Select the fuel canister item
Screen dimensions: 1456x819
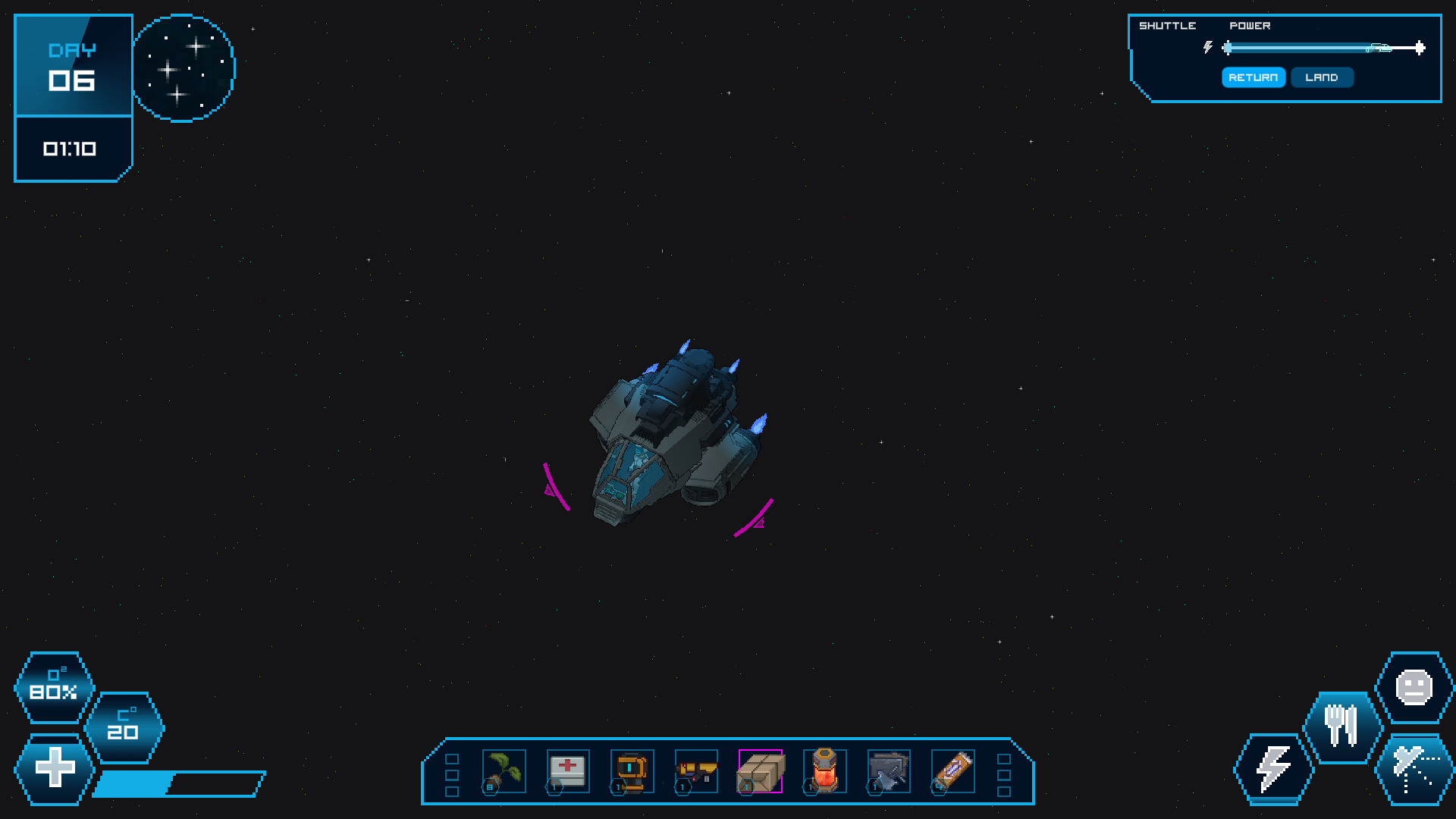coord(824,770)
